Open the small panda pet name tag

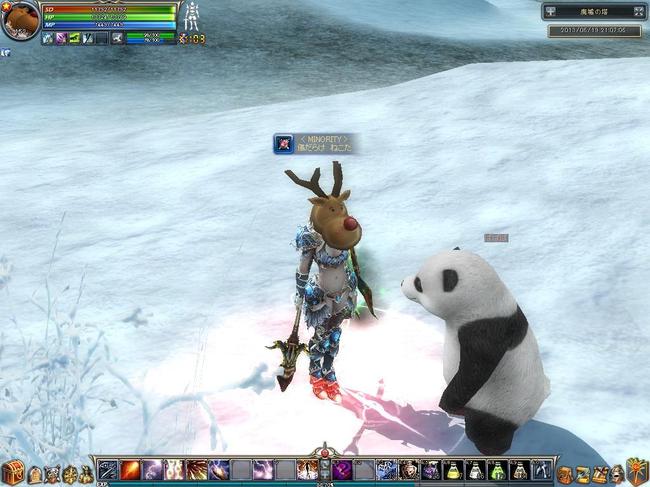[496, 238]
